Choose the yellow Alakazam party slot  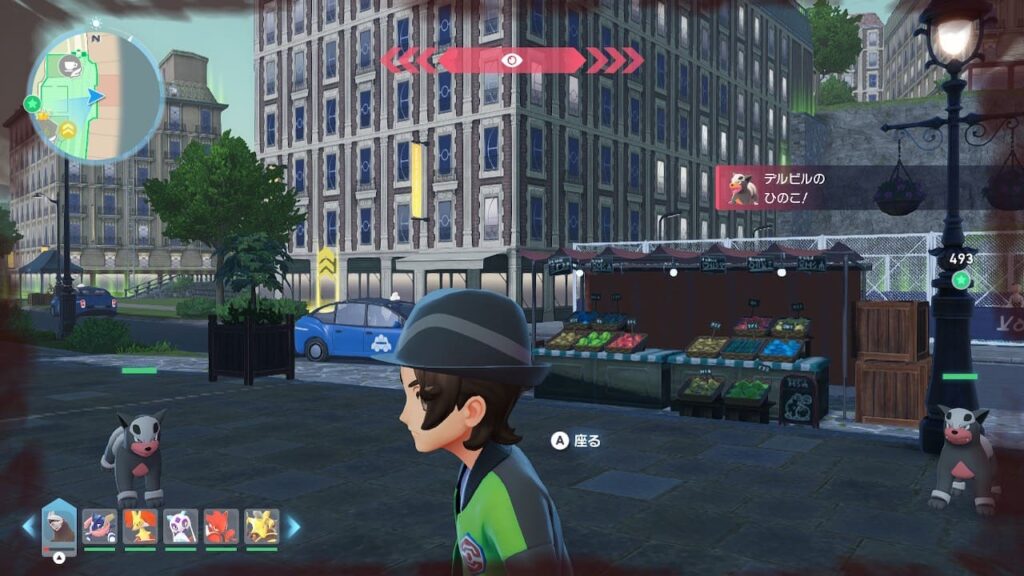[261, 526]
